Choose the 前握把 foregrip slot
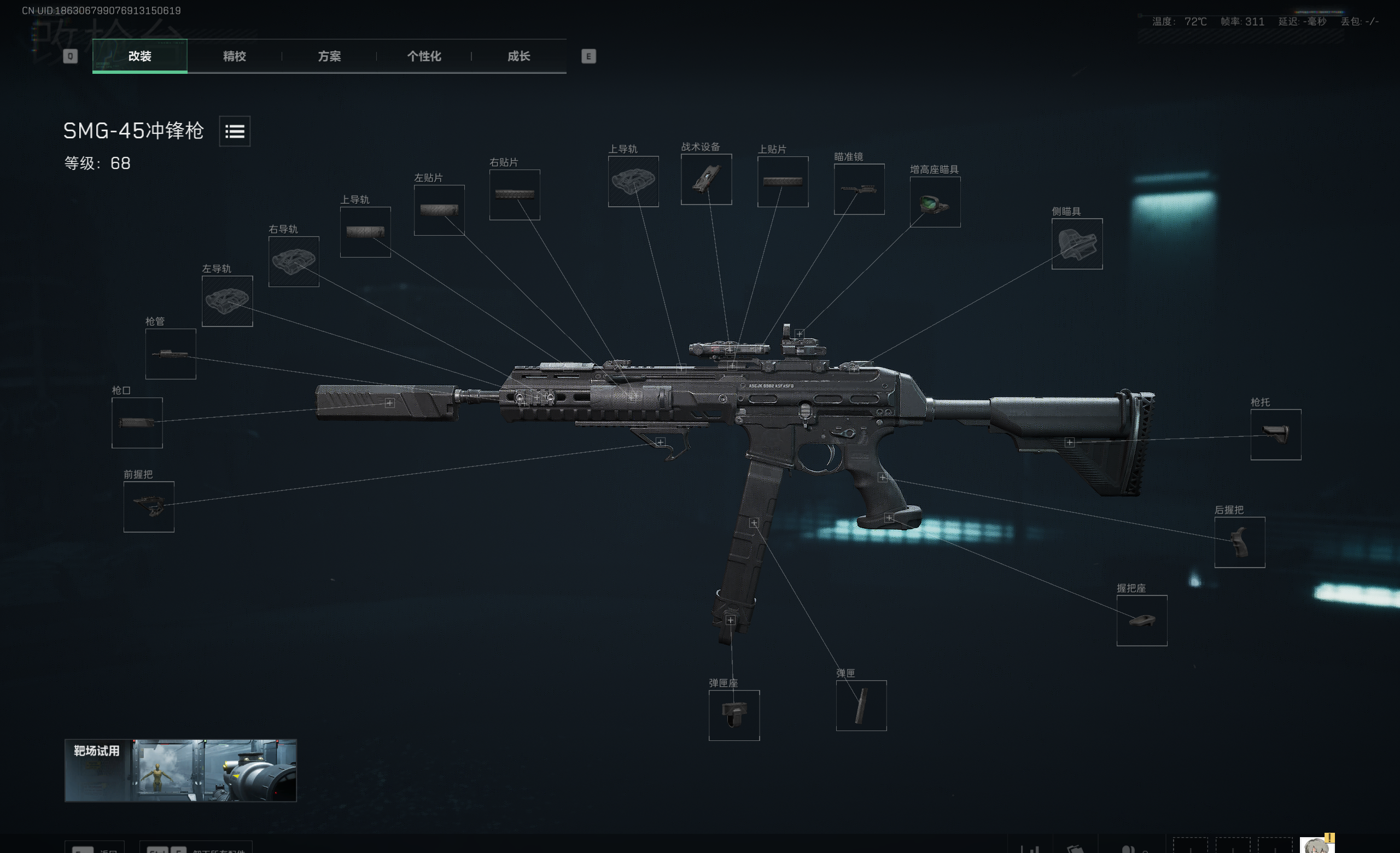 [x=149, y=506]
